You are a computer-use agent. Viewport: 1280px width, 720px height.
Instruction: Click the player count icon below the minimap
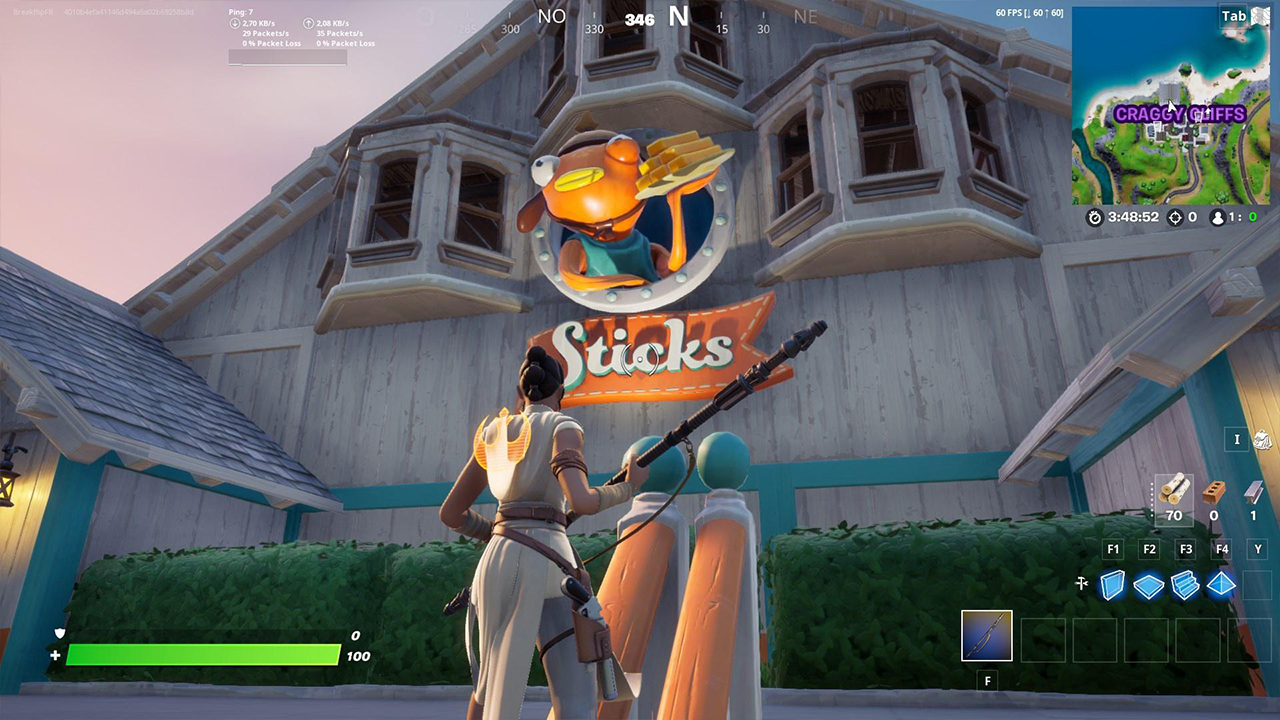(1216, 217)
